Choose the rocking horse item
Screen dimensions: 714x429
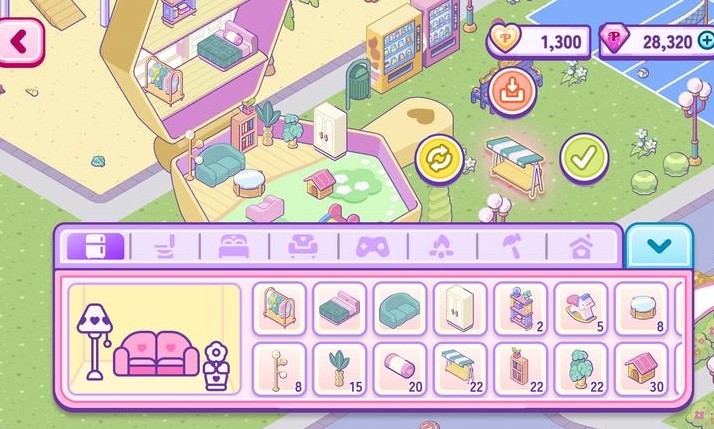point(581,308)
